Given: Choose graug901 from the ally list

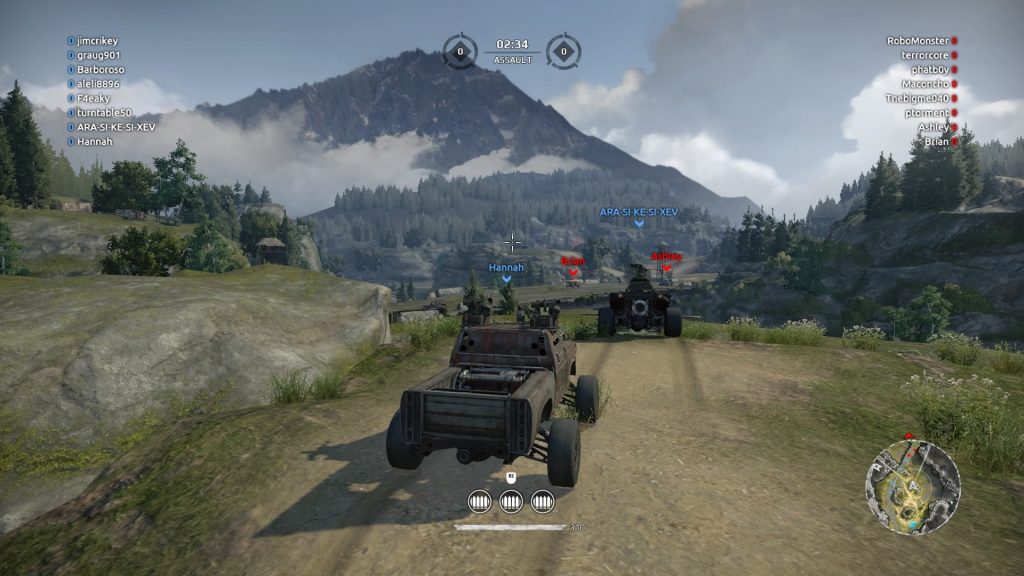Looking at the screenshot, I should point(99,56).
